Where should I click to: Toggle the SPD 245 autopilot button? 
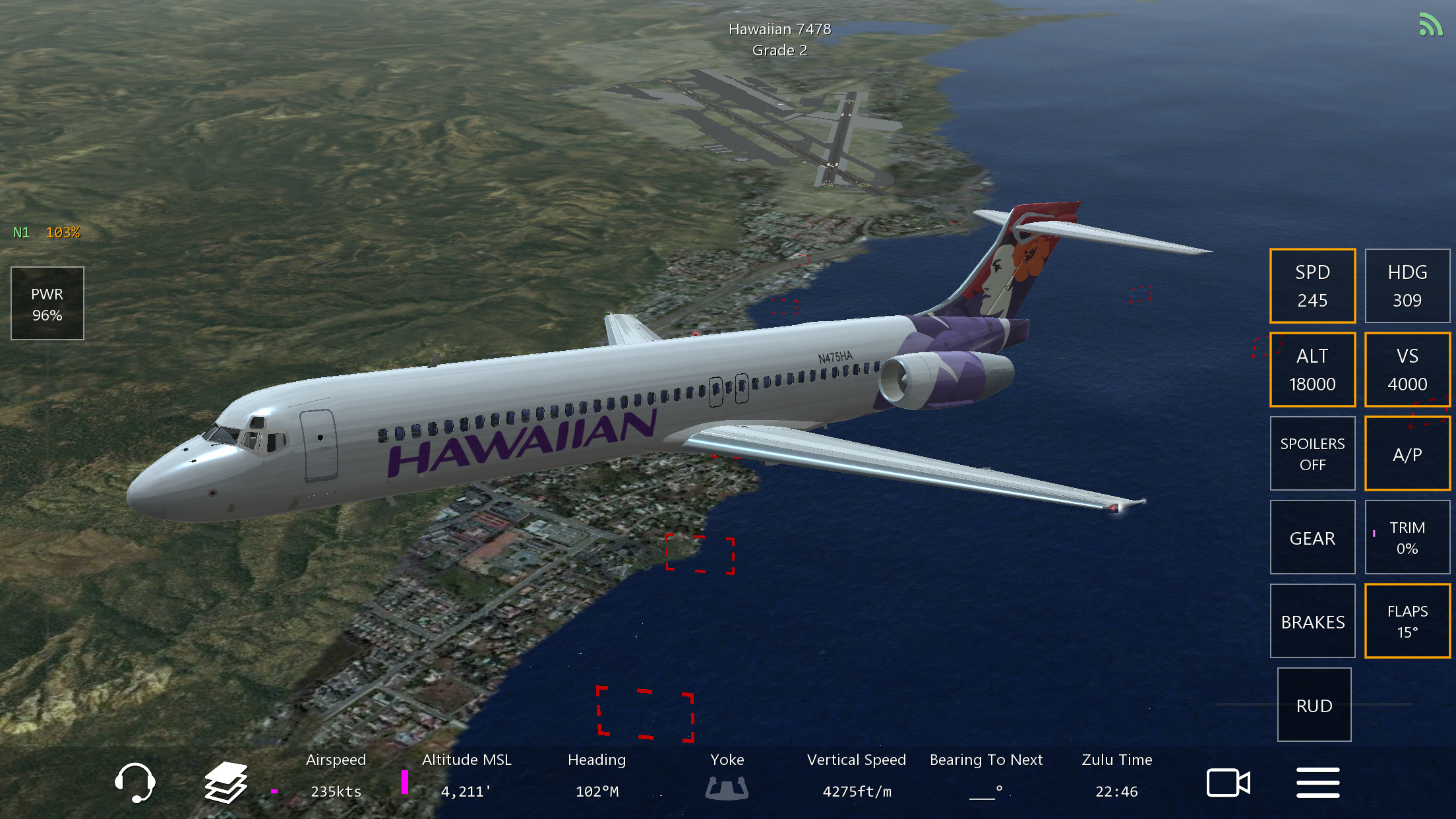coord(1312,286)
